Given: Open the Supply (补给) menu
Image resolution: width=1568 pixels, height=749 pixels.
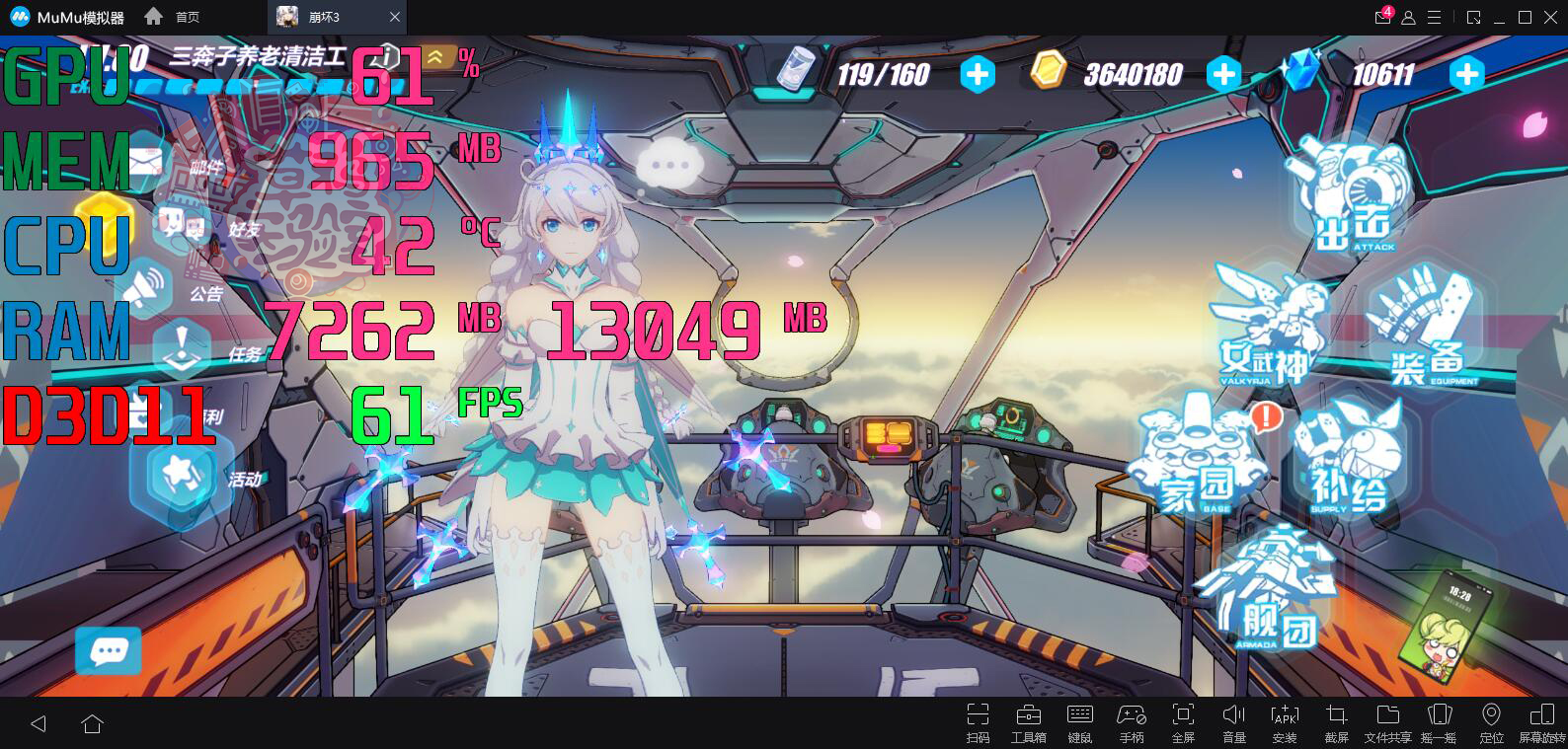Looking at the screenshot, I should (x=1348, y=459).
